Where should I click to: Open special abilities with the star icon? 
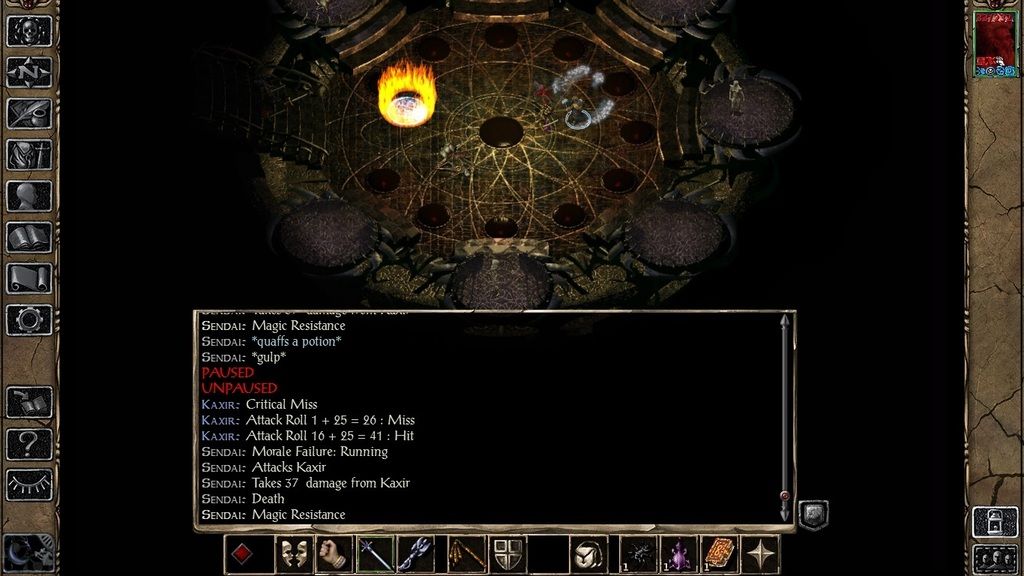pyautogui.click(x=762, y=554)
